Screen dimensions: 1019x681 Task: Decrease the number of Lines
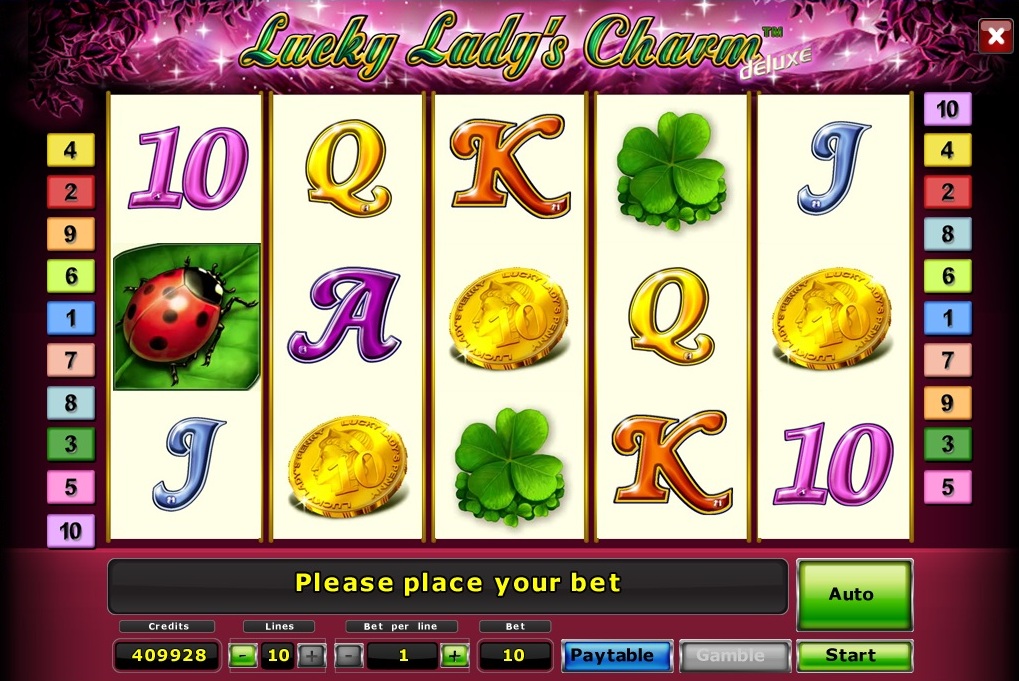242,656
